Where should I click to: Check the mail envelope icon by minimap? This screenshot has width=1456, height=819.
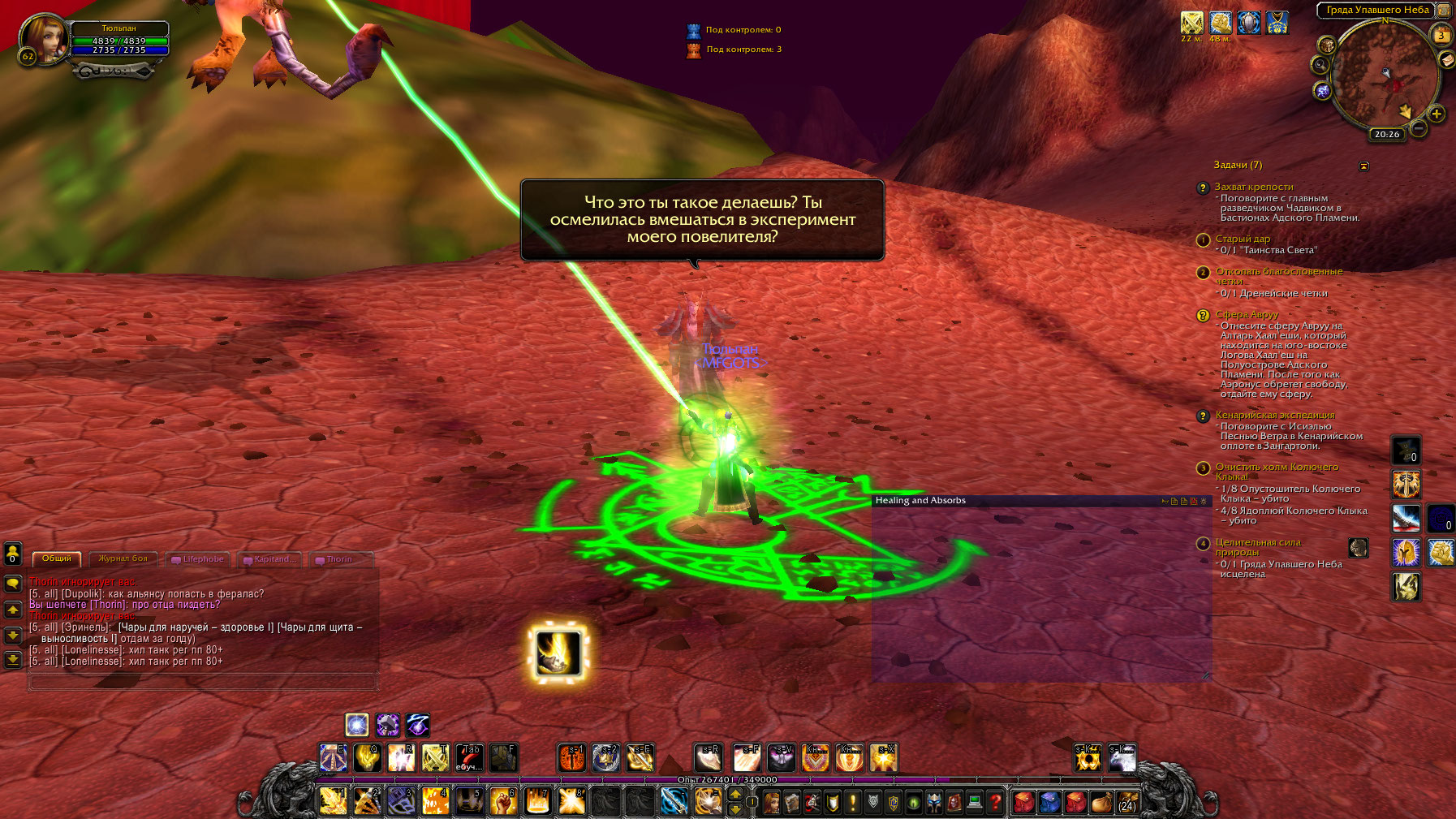(x=1446, y=59)
